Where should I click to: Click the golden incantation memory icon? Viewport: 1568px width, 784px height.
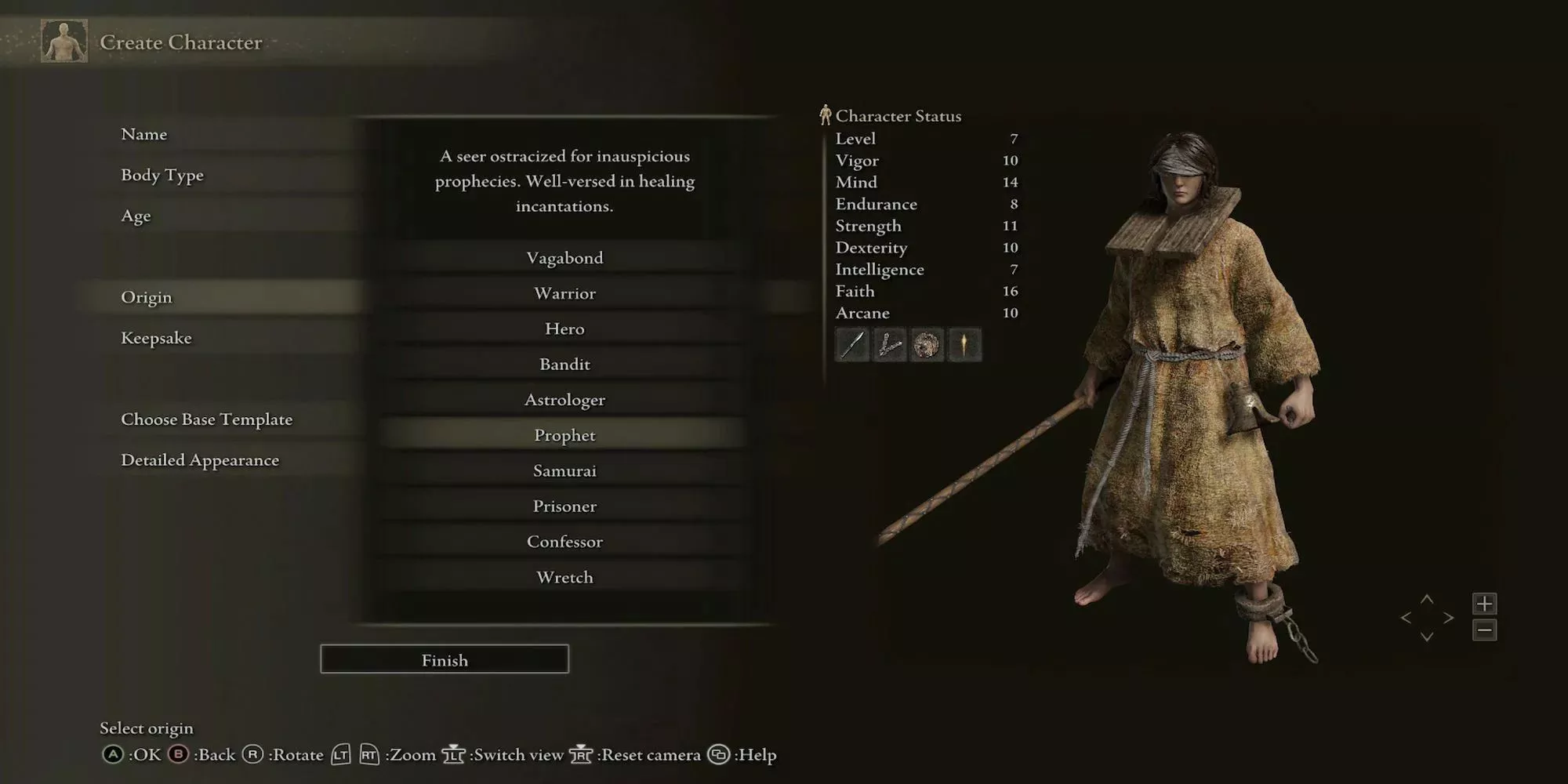pos(964,345)
